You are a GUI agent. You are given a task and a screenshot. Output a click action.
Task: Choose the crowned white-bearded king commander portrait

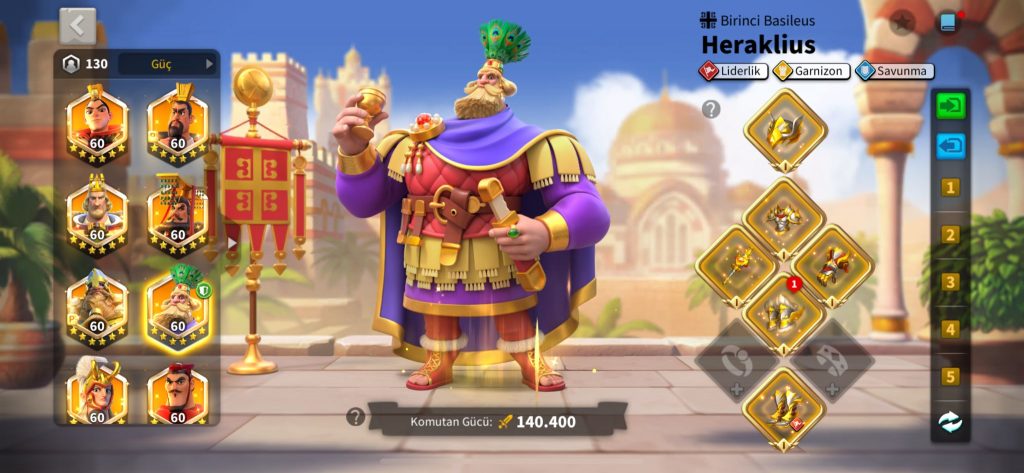tap(97, 215)
